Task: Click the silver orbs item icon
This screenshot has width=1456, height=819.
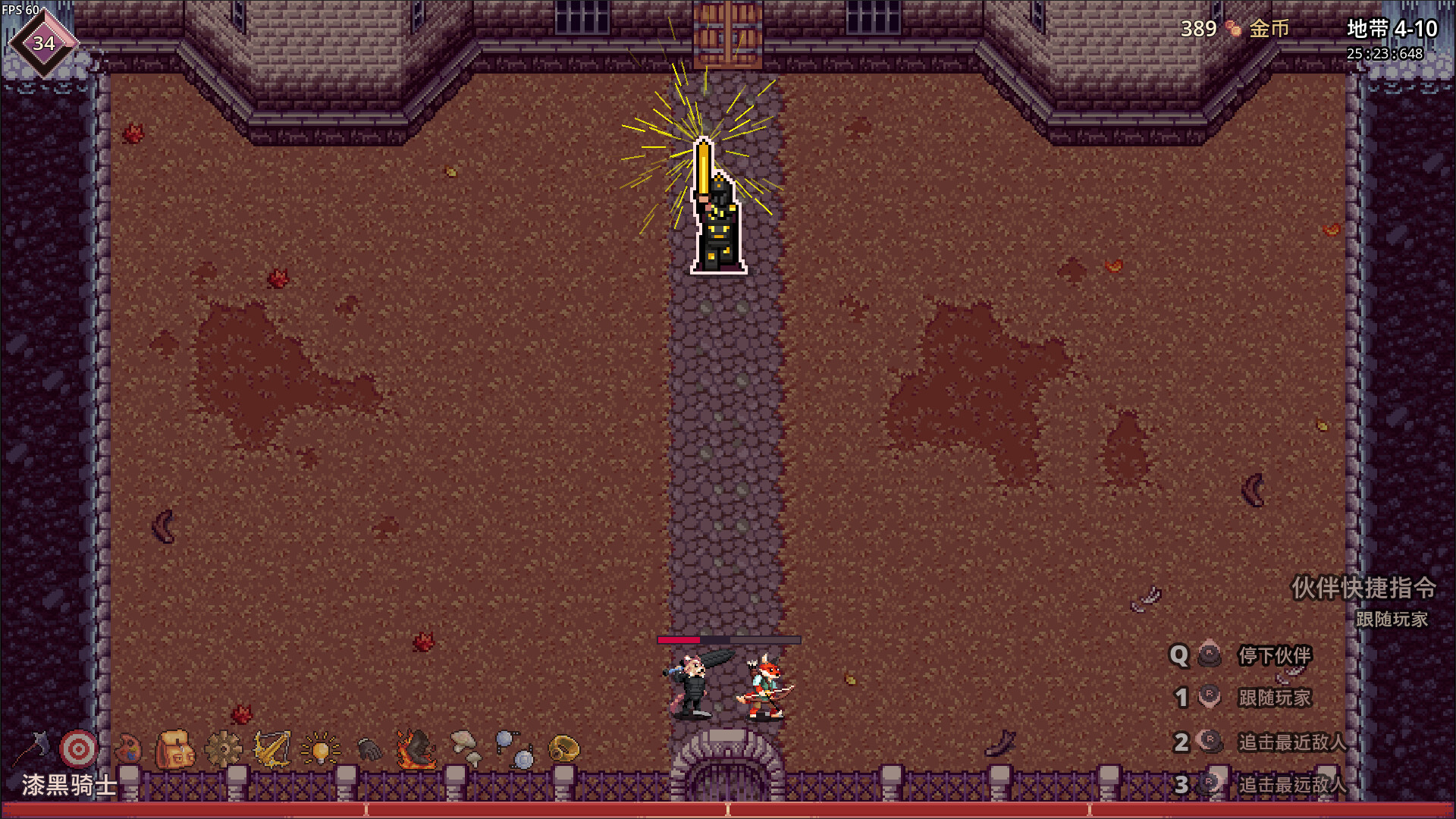Action: [515, 749]
